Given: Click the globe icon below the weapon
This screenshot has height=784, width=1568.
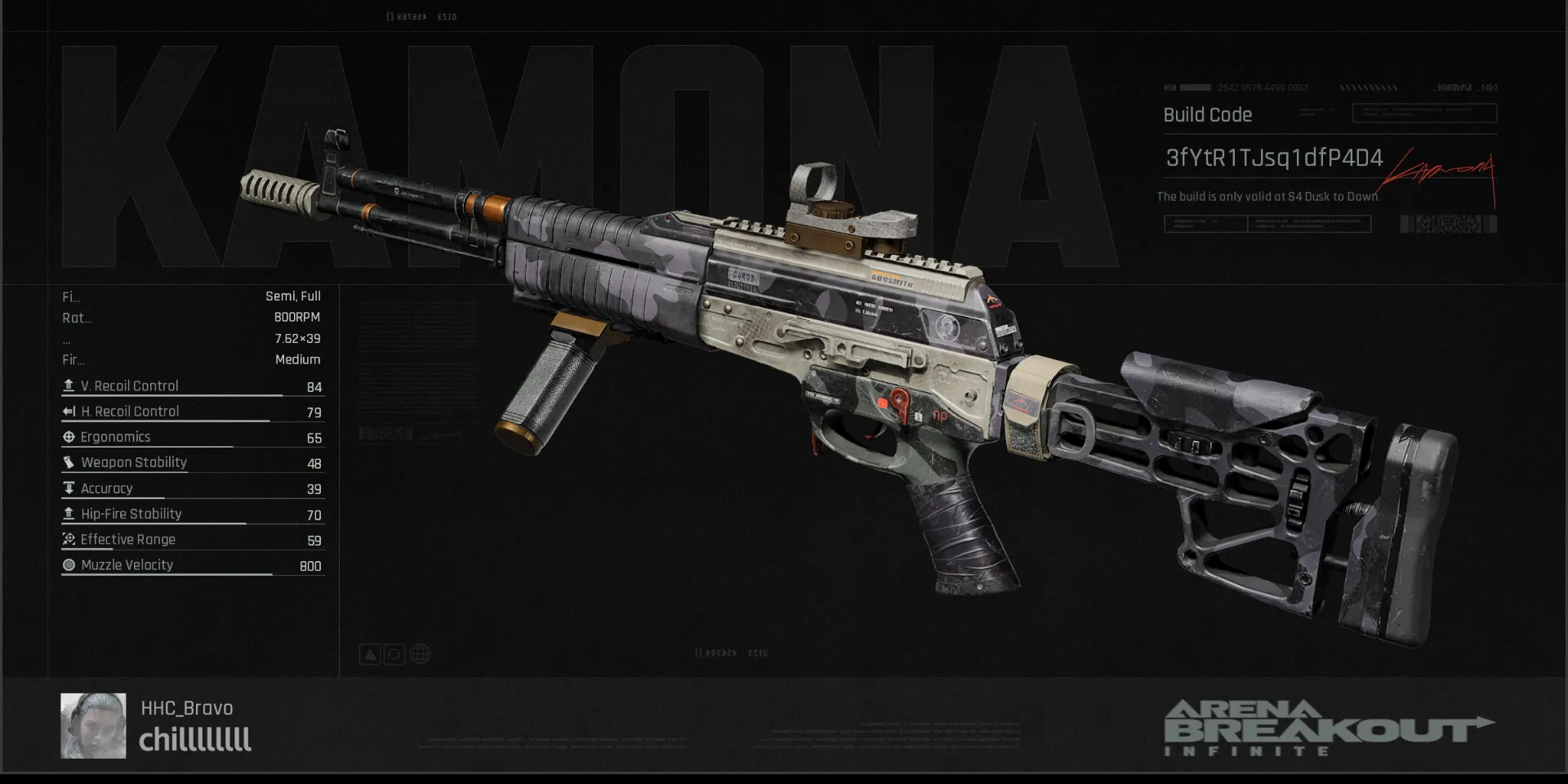Looking at the screenshot, I should pyautogui.click(x=420, y=654).
